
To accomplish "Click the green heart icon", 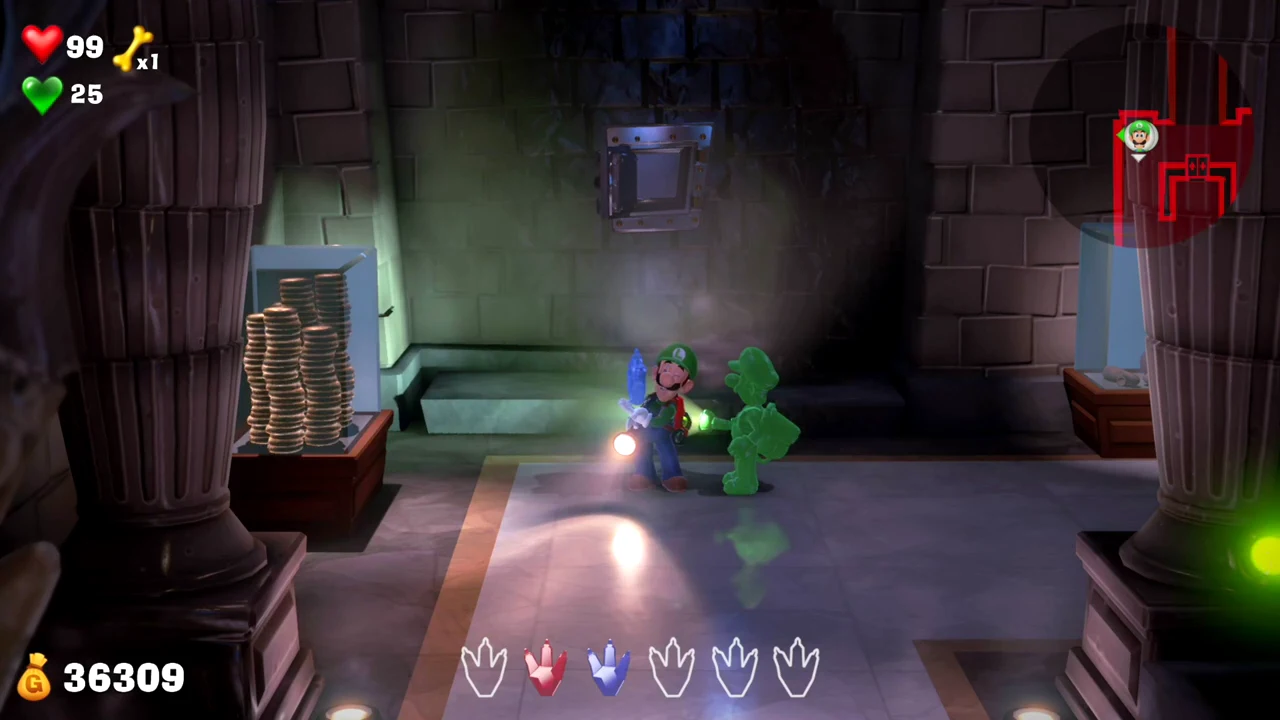I will 42,95.
